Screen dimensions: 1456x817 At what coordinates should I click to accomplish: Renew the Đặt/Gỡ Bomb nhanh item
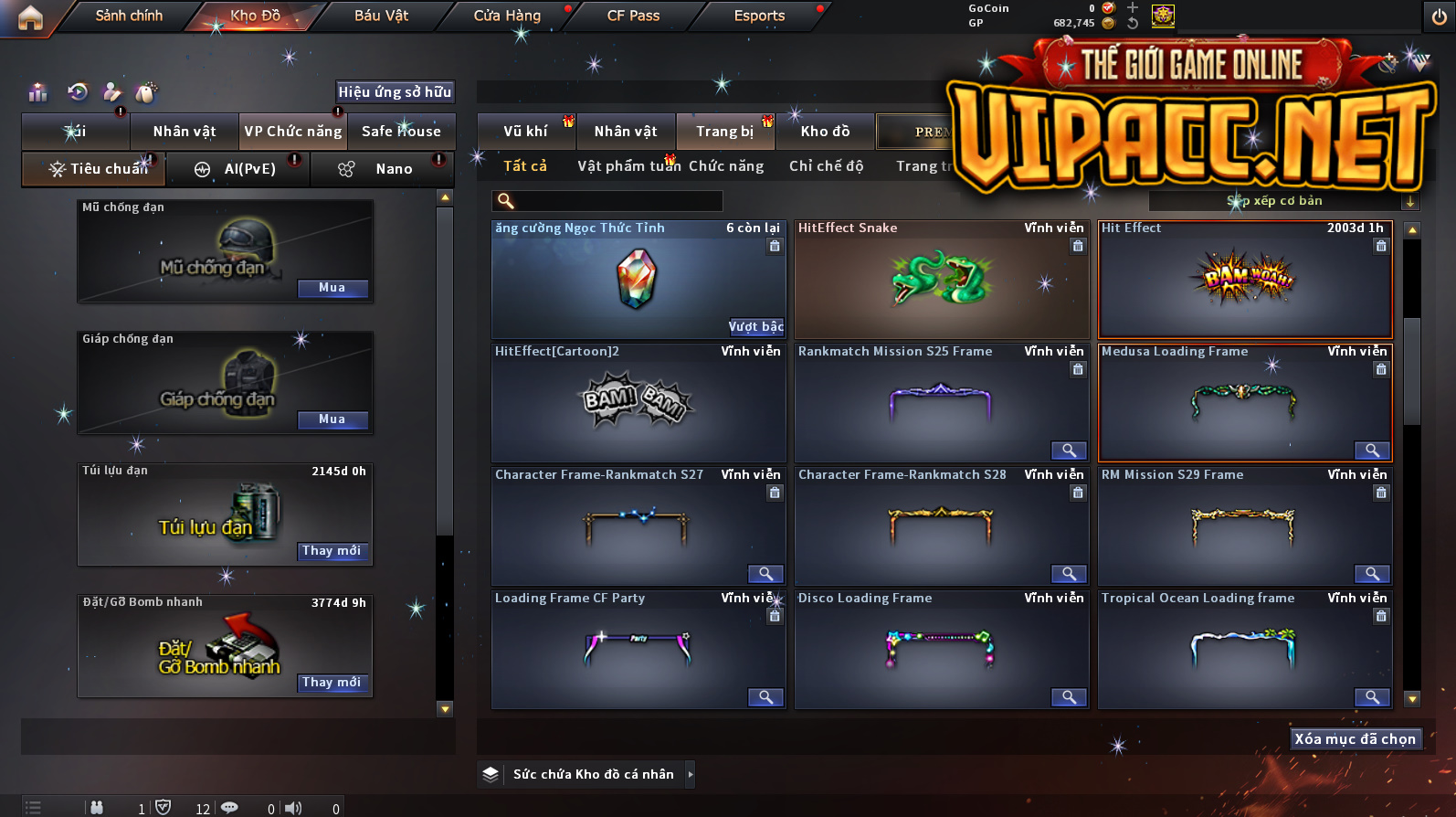tap(332, 683)
